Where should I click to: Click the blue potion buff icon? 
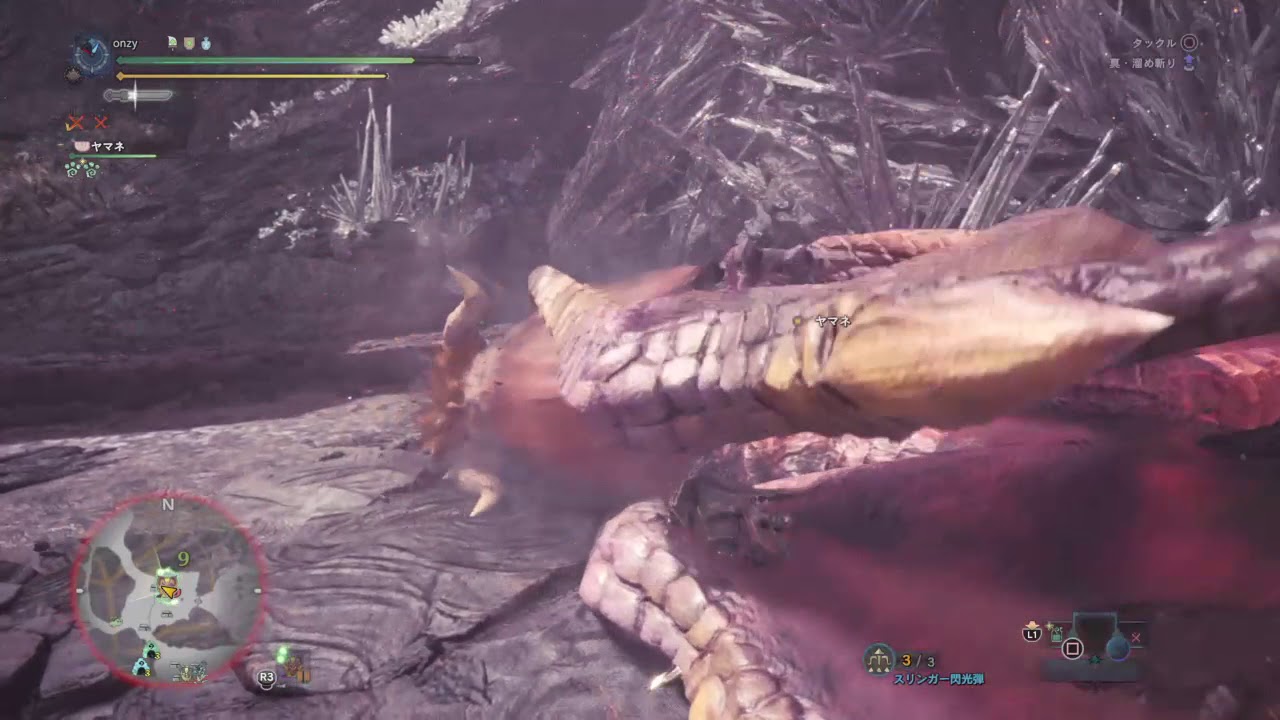click(x=206, y=43)
